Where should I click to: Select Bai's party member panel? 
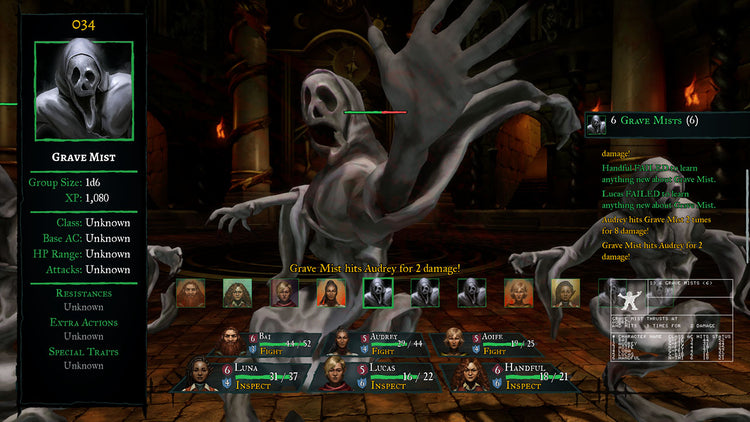269,342
